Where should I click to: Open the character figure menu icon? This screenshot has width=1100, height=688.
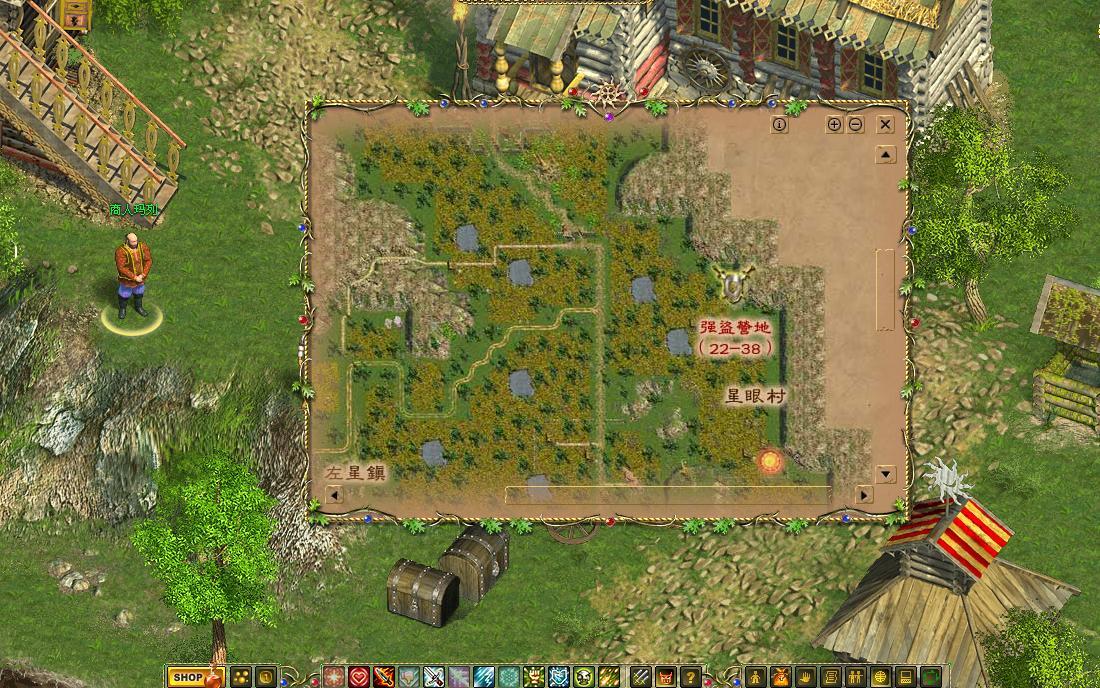point(756,677)
